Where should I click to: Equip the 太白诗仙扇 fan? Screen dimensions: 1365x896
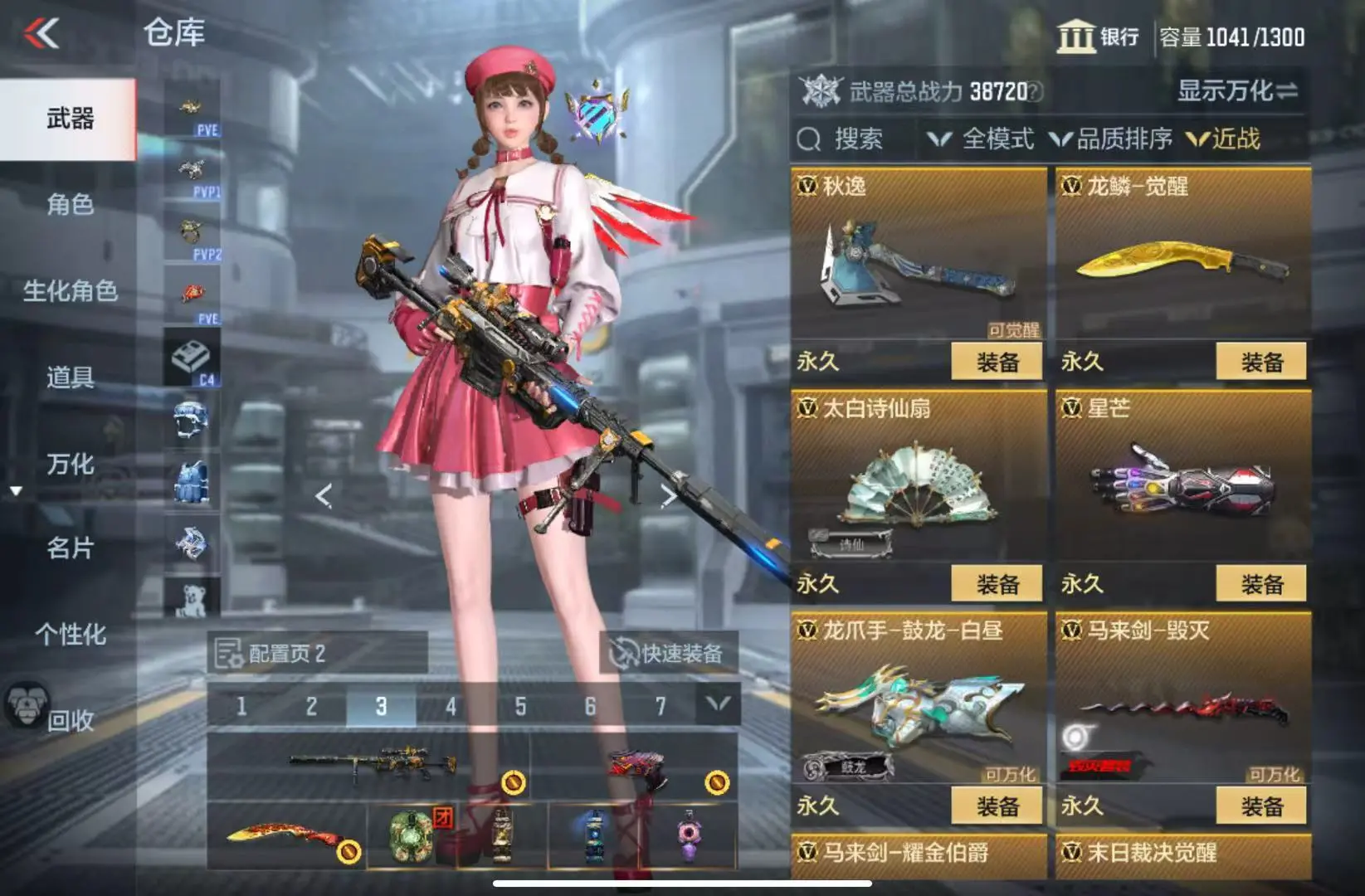pos(996,584)
